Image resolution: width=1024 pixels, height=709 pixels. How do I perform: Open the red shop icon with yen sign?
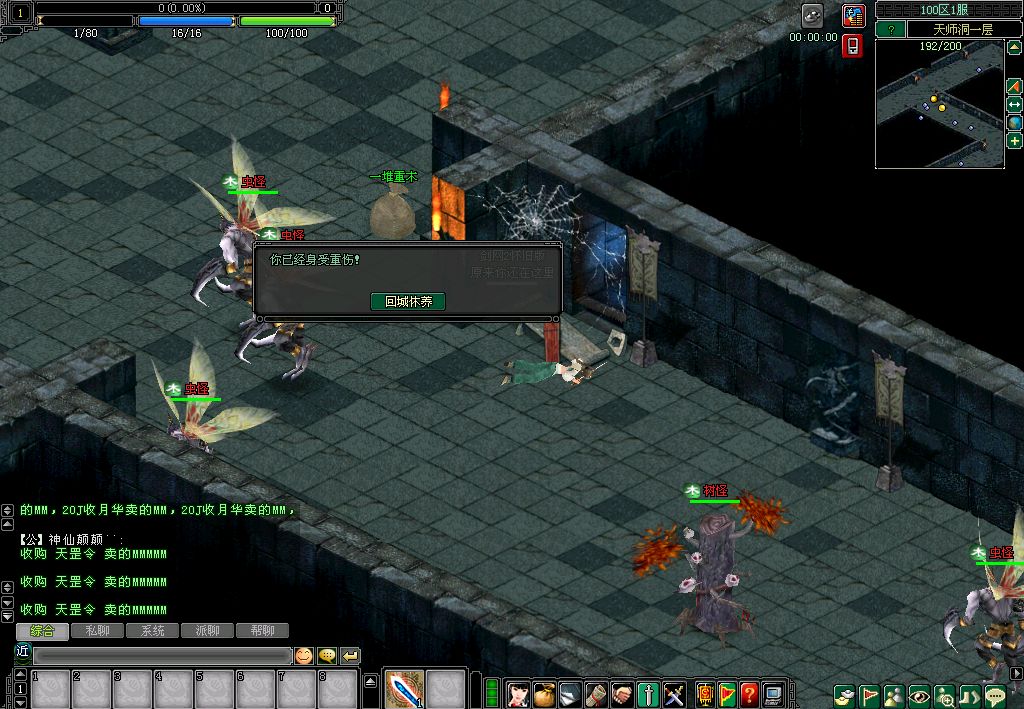point(853,16)
